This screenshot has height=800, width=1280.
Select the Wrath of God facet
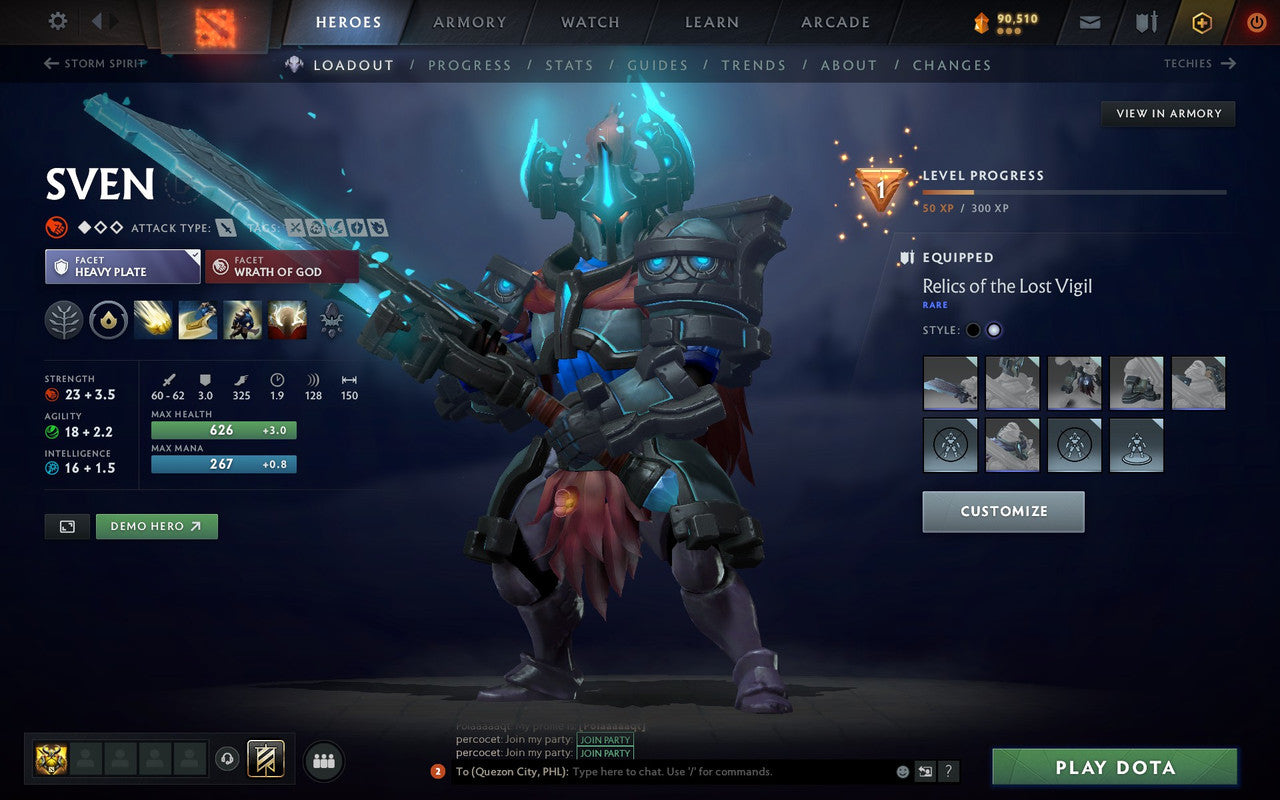(x=281, y=267)
